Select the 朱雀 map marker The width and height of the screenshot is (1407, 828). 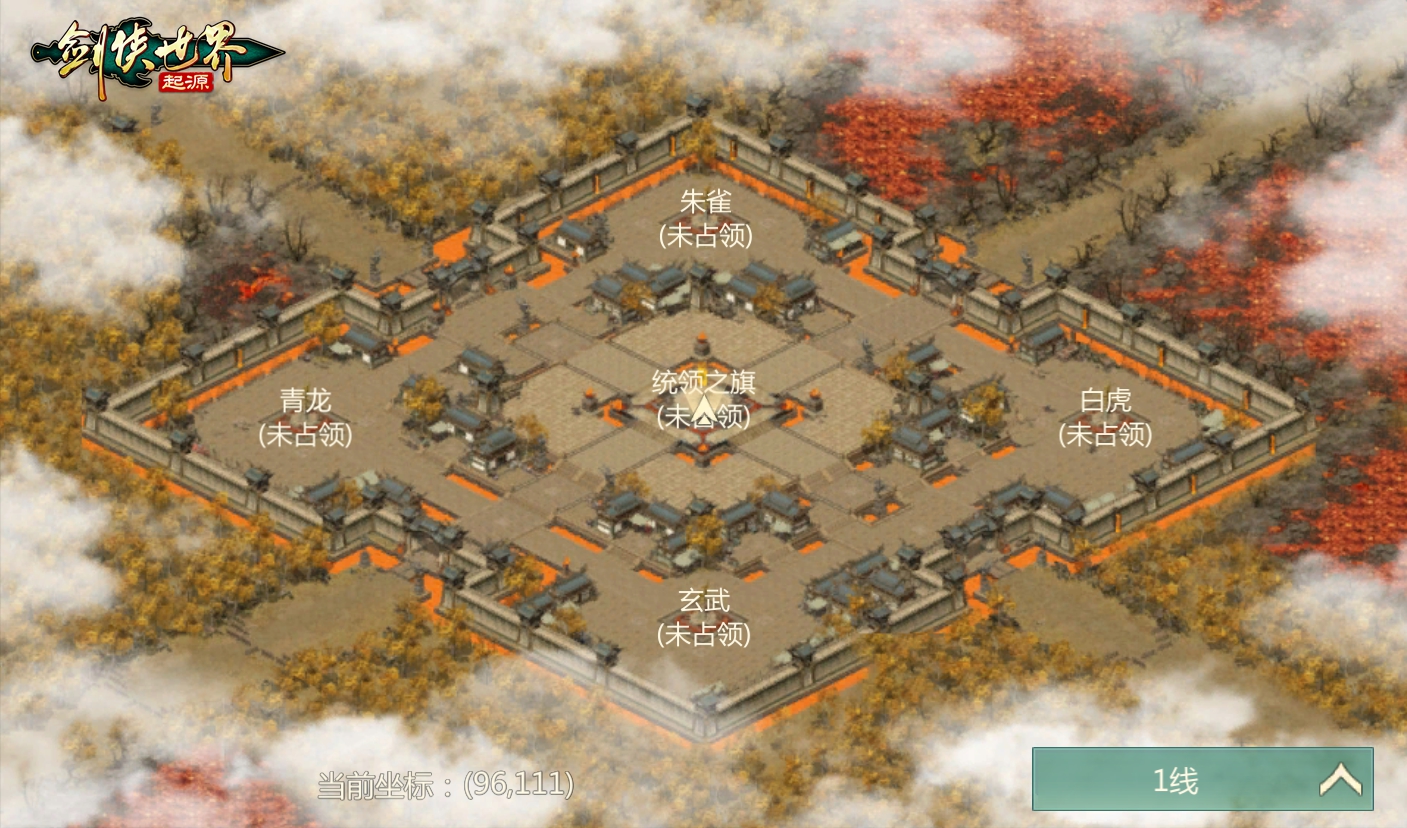tap(705, 217)
